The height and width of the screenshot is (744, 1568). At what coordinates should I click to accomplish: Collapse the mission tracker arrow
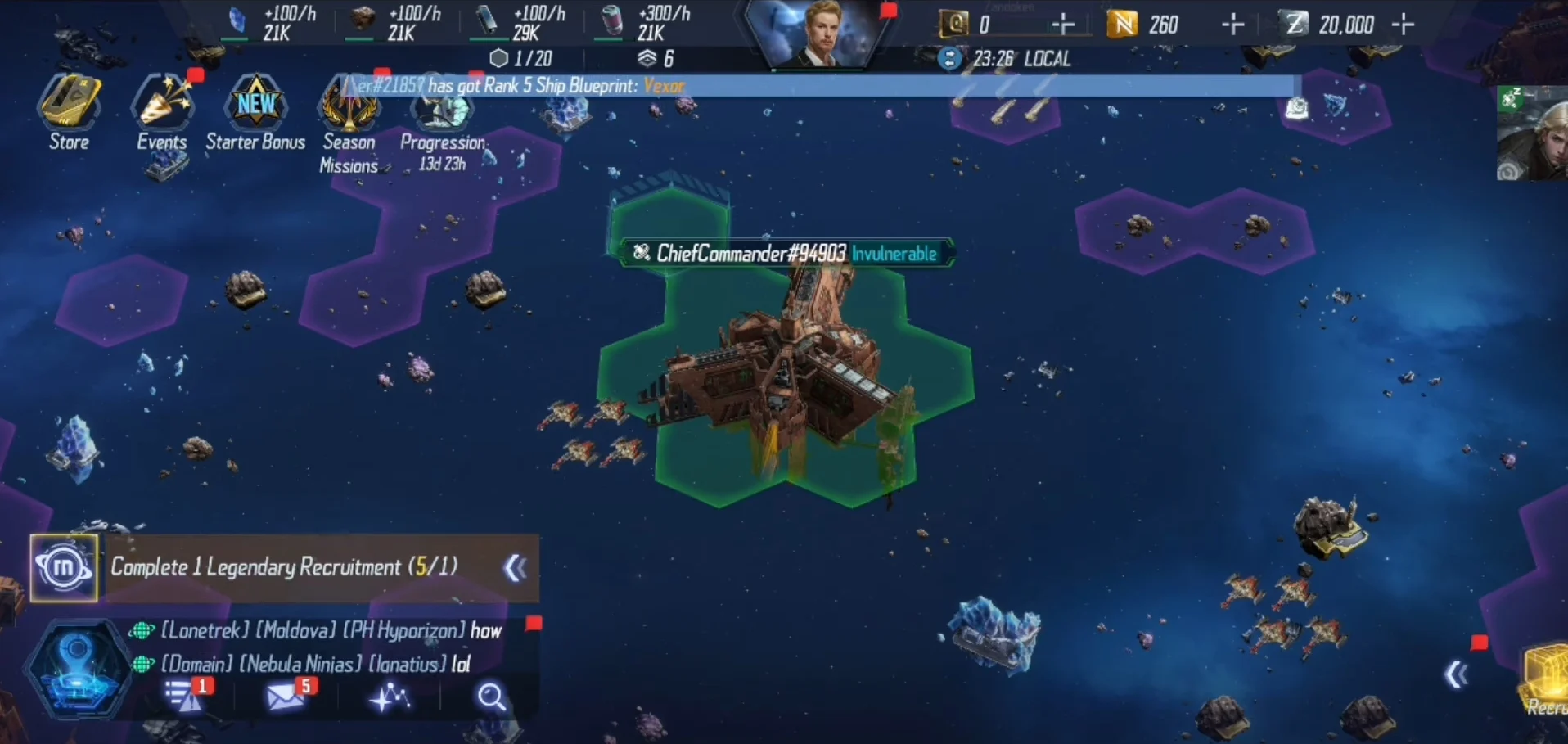click(516, 568)
